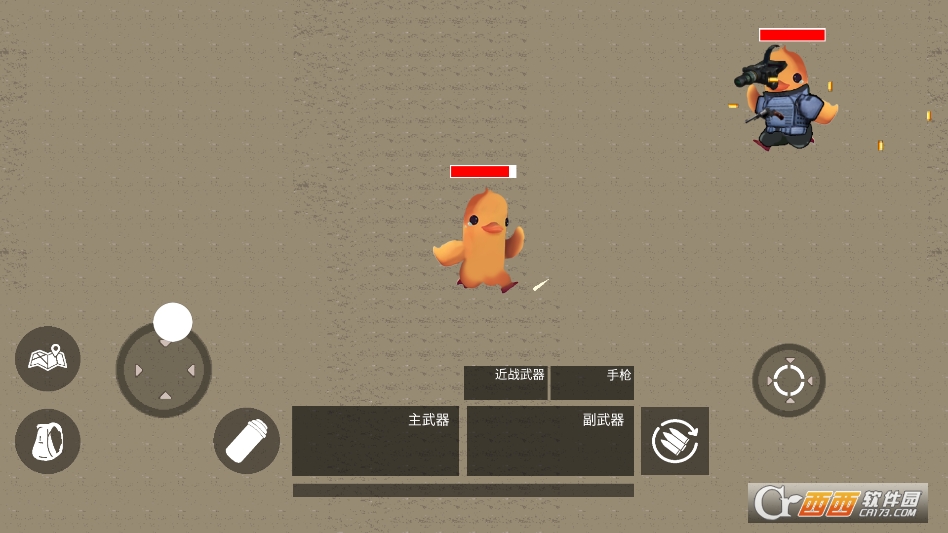Screen dimensions: 948x533
Task: Choose the 手枪 pistol slot
Action: (592, 383)
